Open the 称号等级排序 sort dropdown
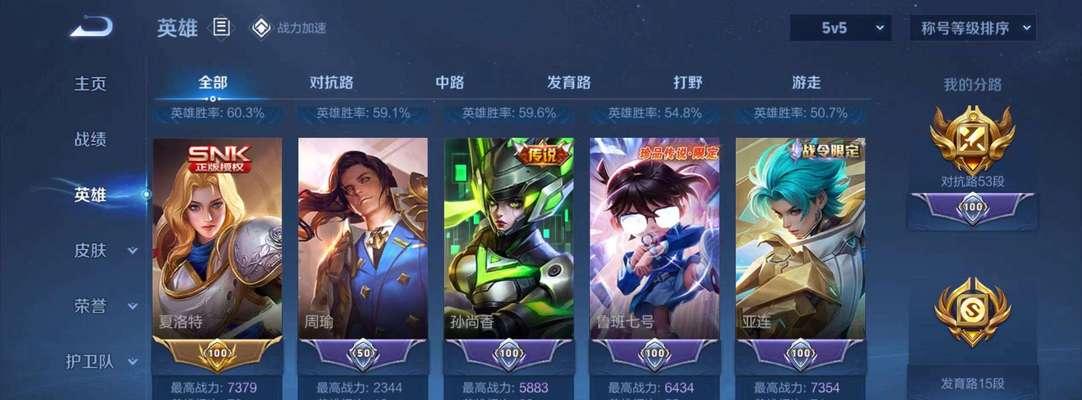The height and width of the screenshot is (400, 1082). coord(972,28)
